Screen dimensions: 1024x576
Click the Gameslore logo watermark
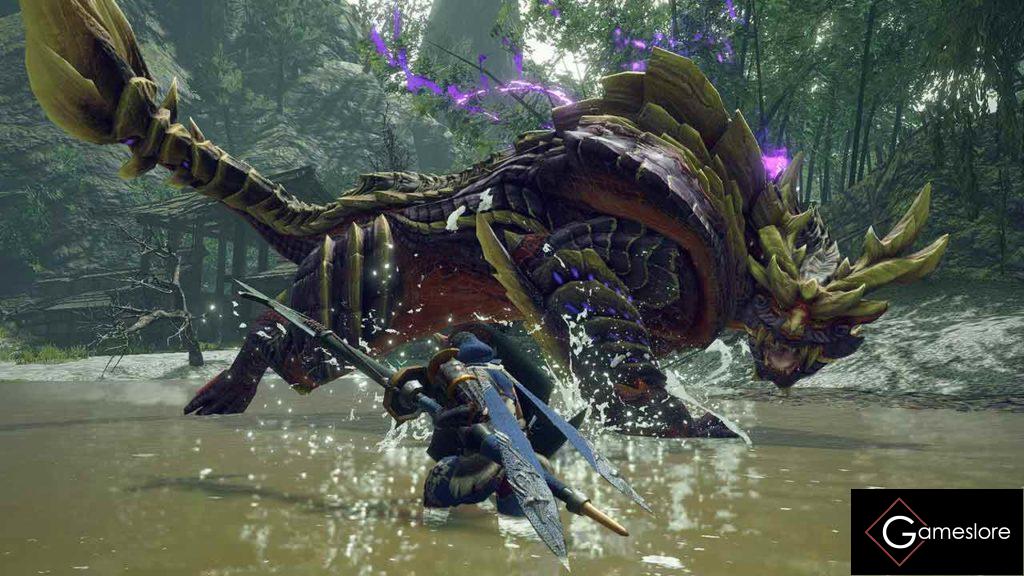936,531
